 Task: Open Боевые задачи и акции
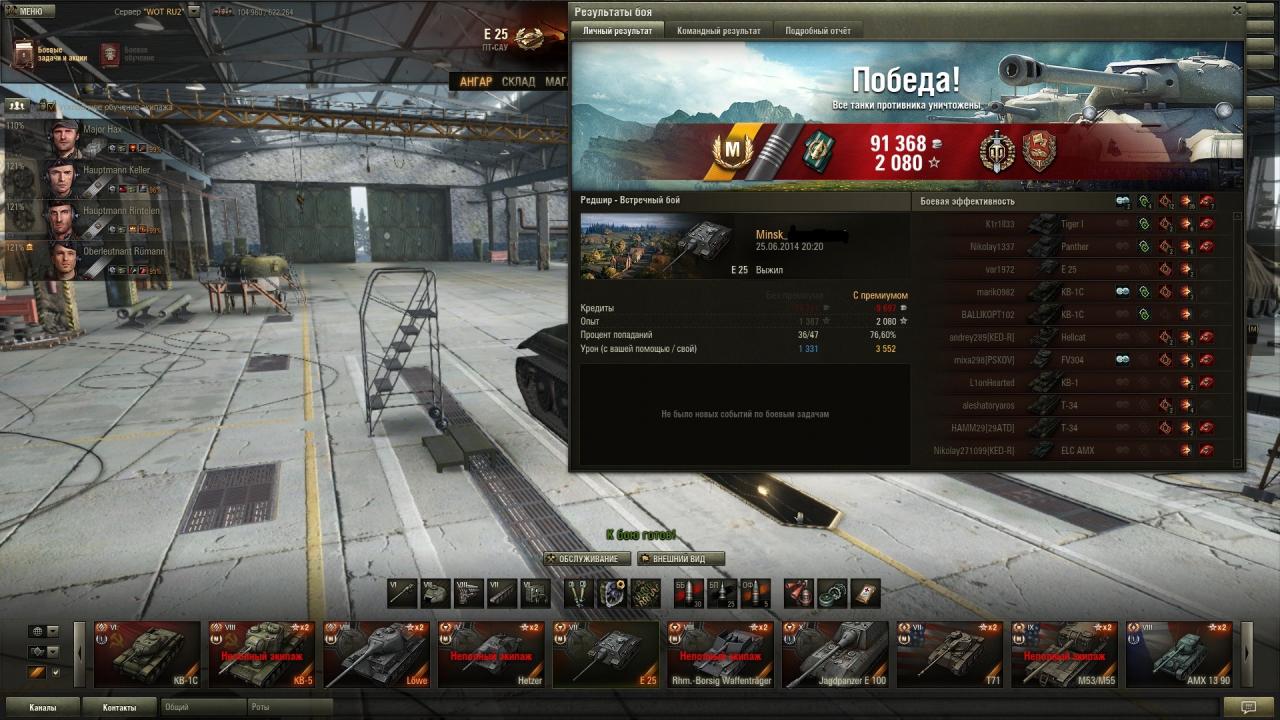pos(50,54)
